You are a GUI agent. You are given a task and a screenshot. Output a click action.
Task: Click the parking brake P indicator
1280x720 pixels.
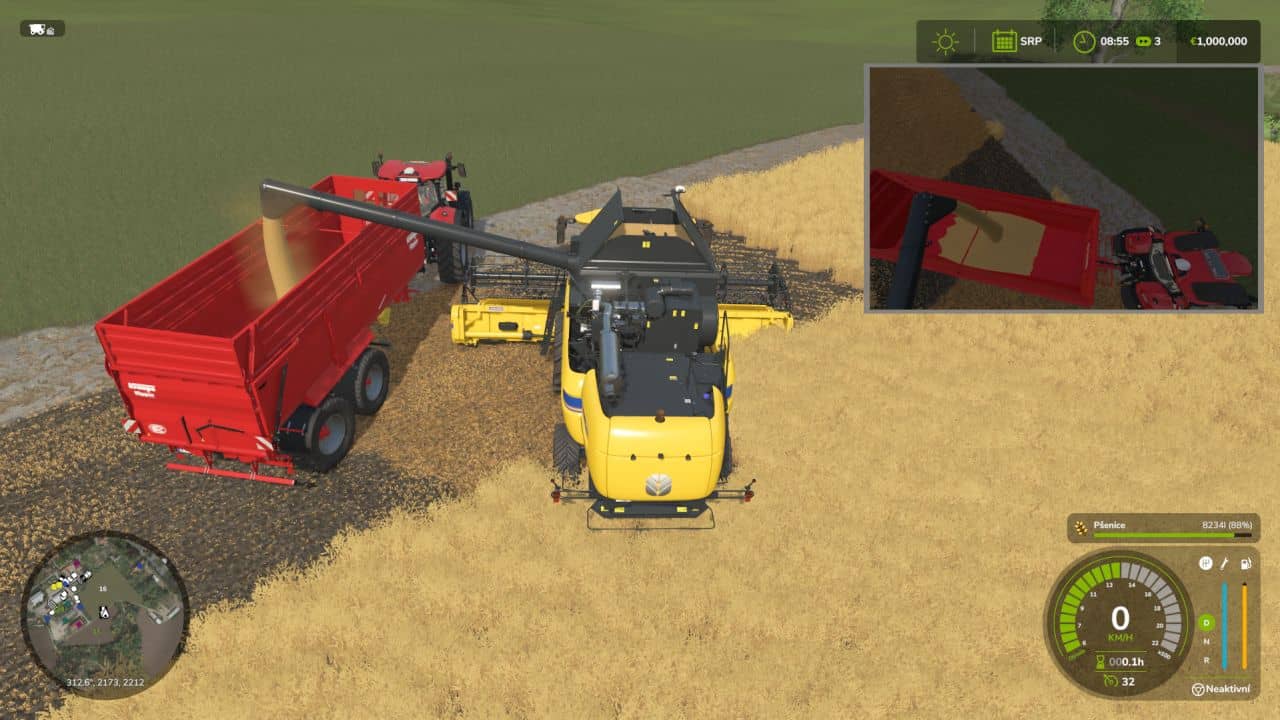click(x=1206, y=564)
